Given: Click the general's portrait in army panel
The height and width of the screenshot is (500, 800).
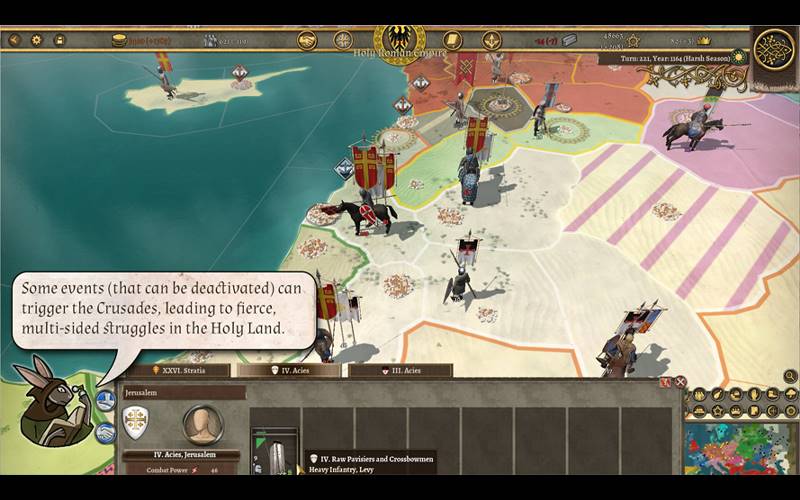Looking at the screenshot, I should (202, 424).
